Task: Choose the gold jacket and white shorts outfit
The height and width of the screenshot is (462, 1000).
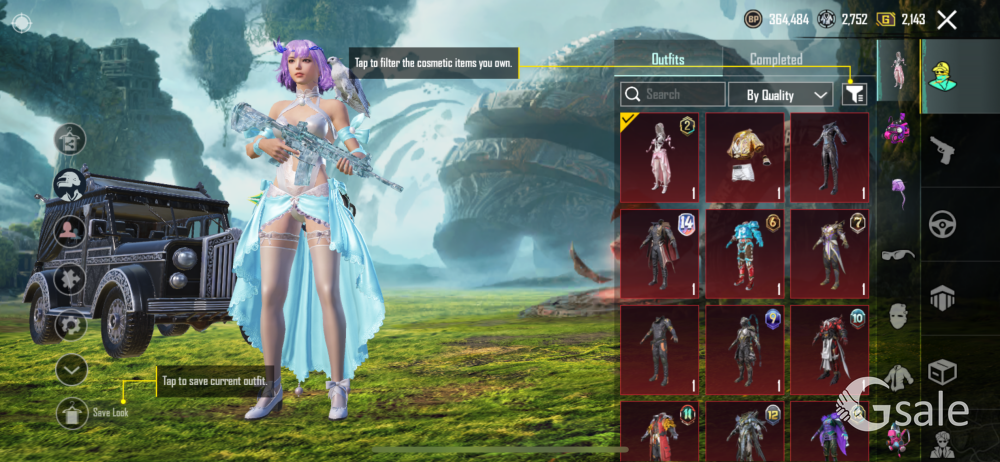Action: (x=745, y=157)
